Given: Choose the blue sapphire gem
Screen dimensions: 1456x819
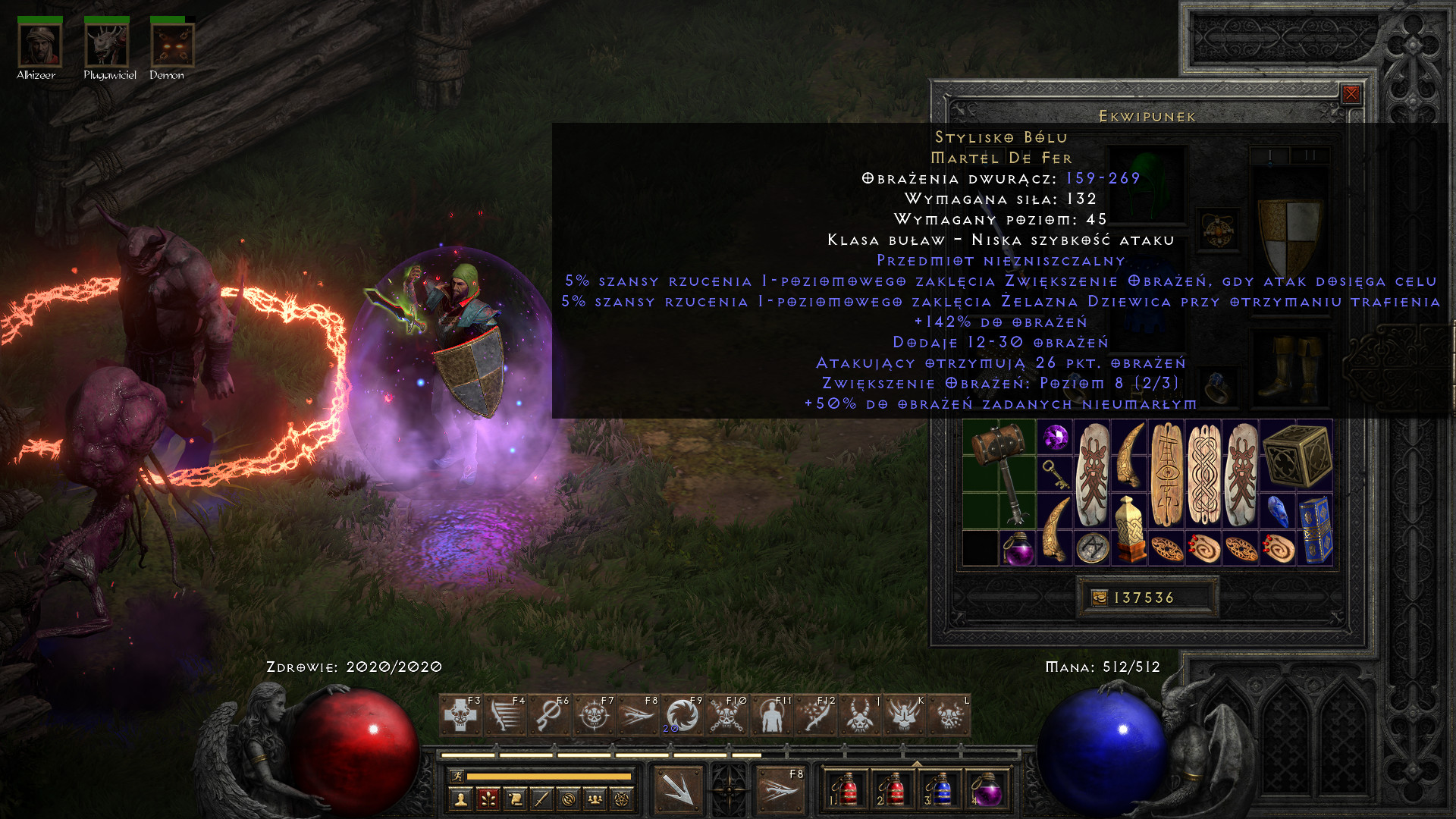Looking at the screenshot, I should [1278, 511].
